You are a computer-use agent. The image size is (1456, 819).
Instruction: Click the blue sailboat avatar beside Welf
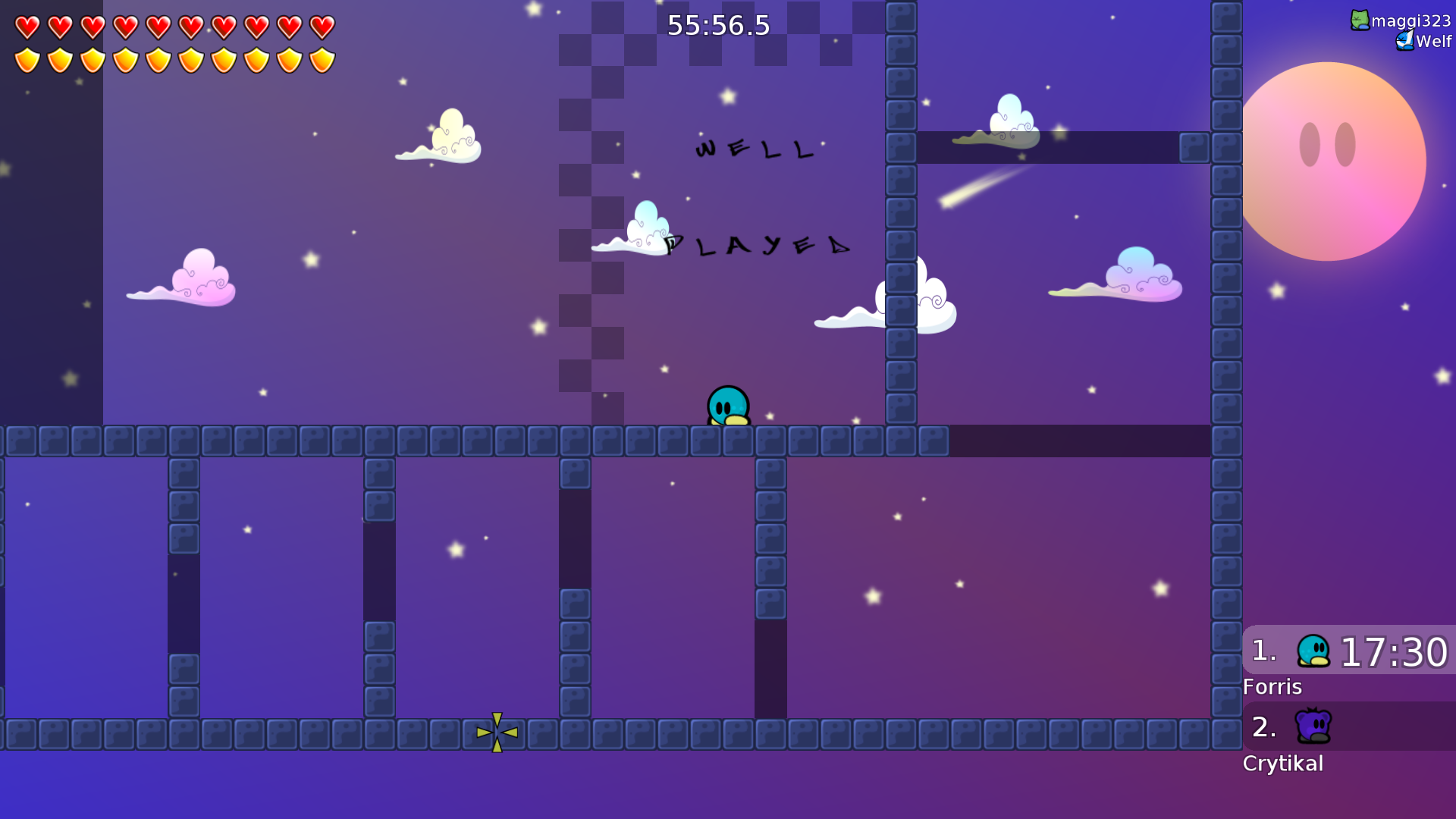(1404, 42)
